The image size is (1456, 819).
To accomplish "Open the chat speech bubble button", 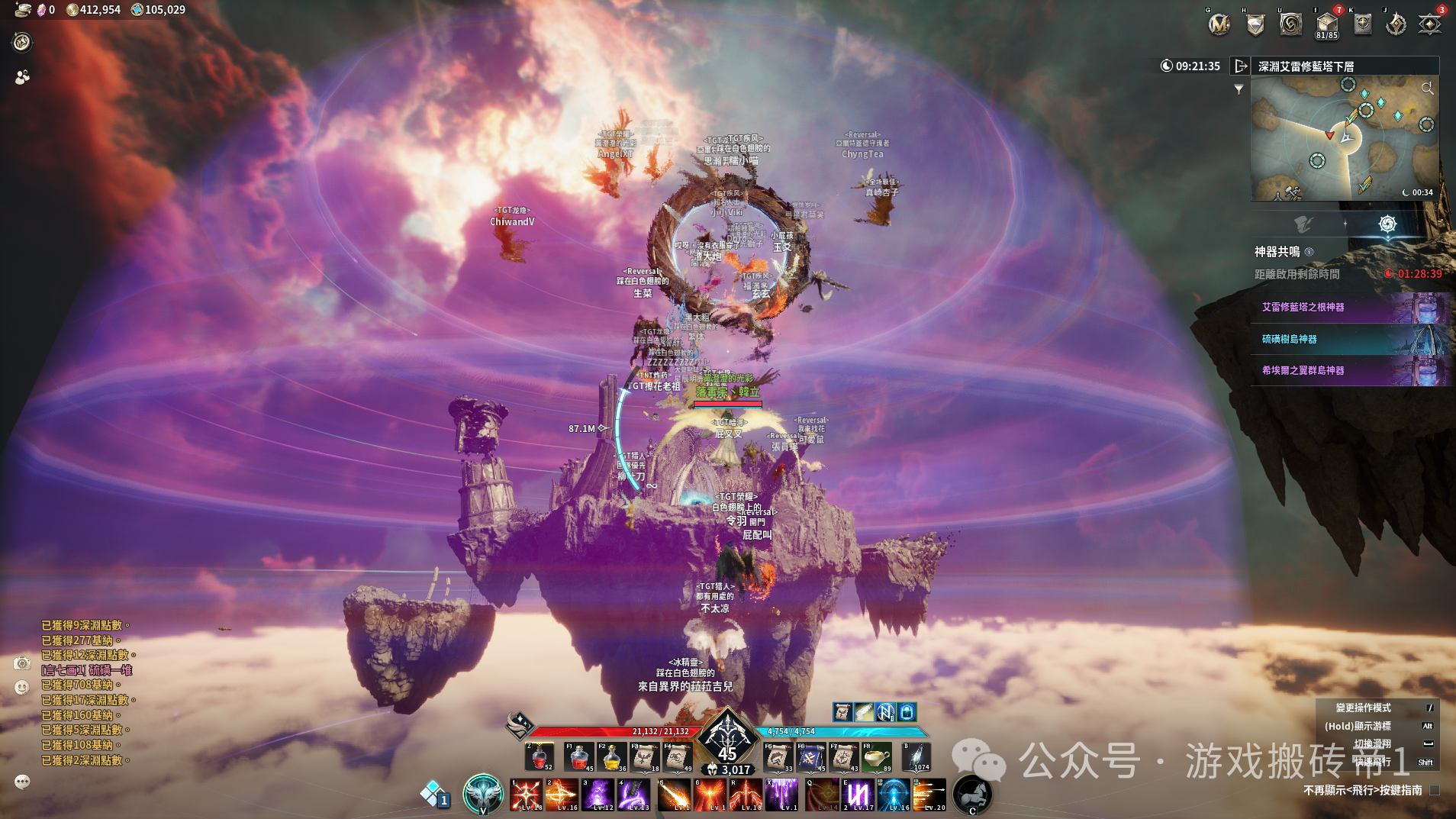I will pos(22,781).
